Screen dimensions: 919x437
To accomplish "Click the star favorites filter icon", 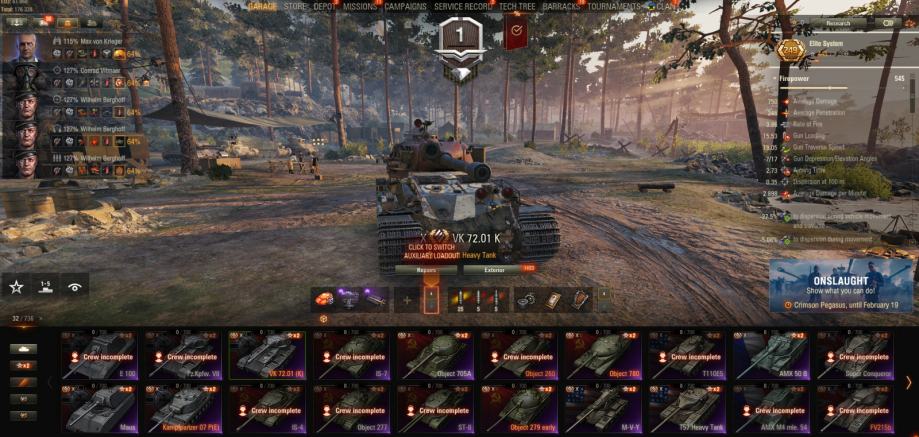I will click(x=16, y=286).
